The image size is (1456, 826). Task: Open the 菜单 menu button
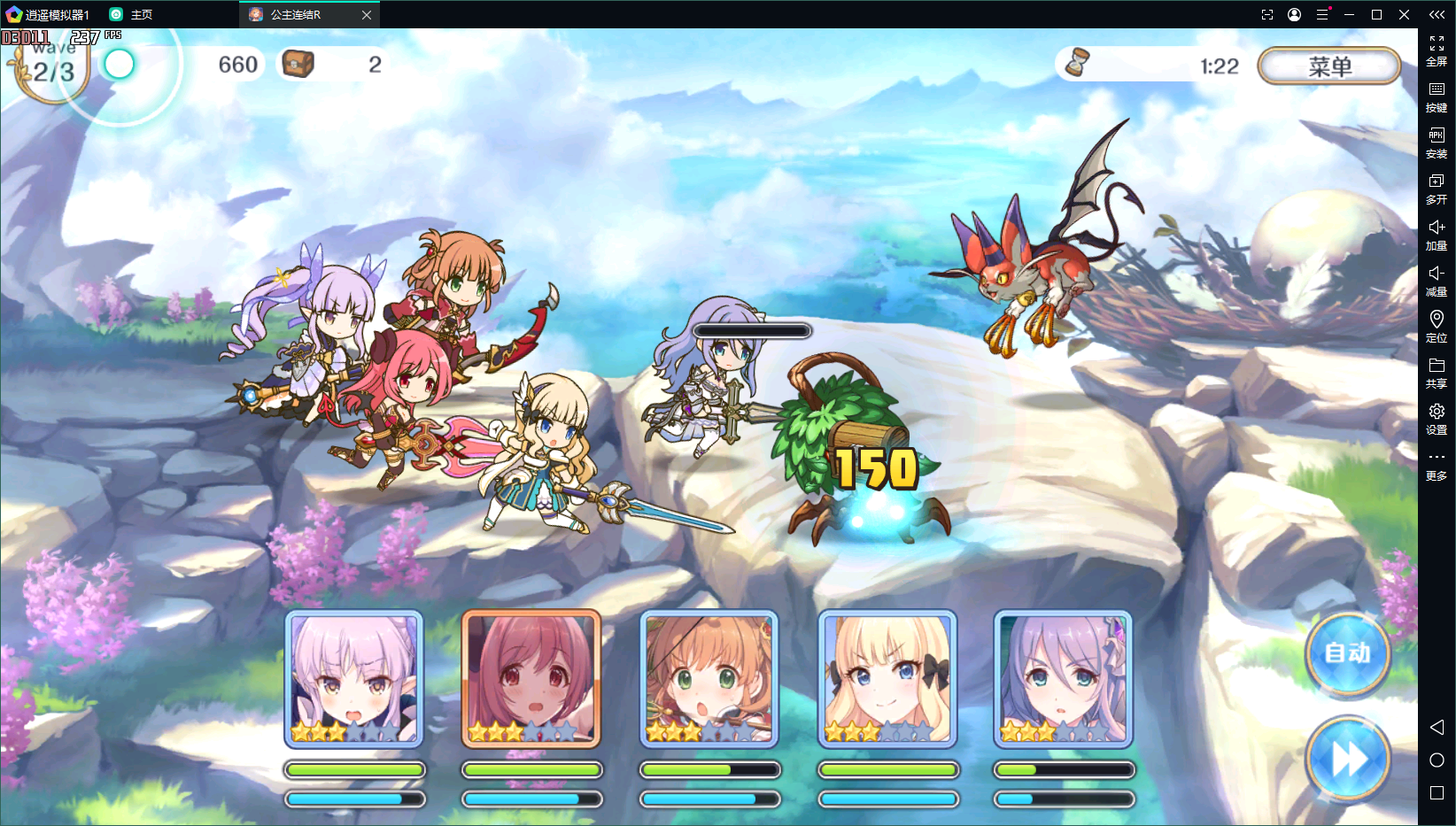click(x=1328, y=66)
